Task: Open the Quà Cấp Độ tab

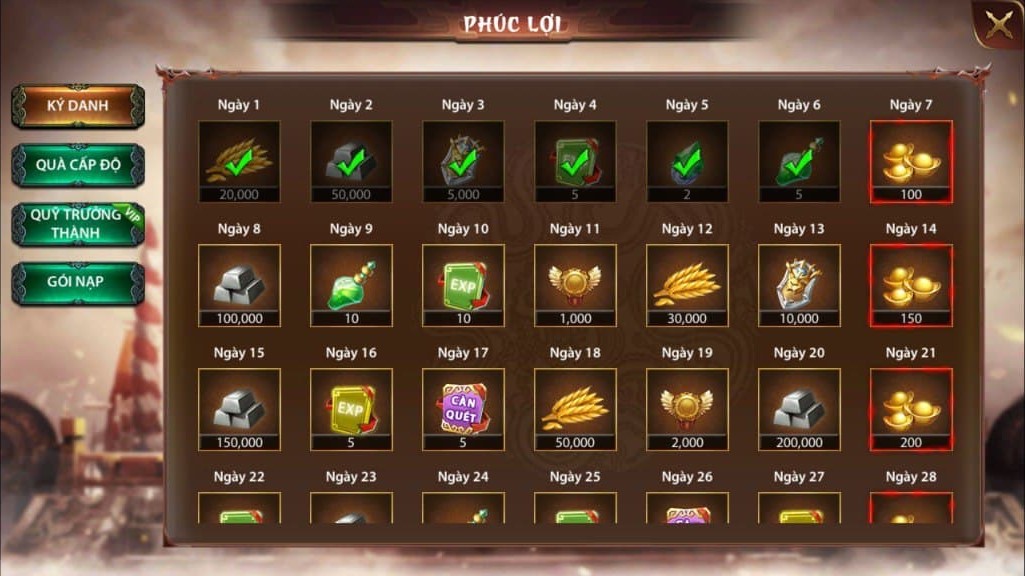Action: point(78,165)
